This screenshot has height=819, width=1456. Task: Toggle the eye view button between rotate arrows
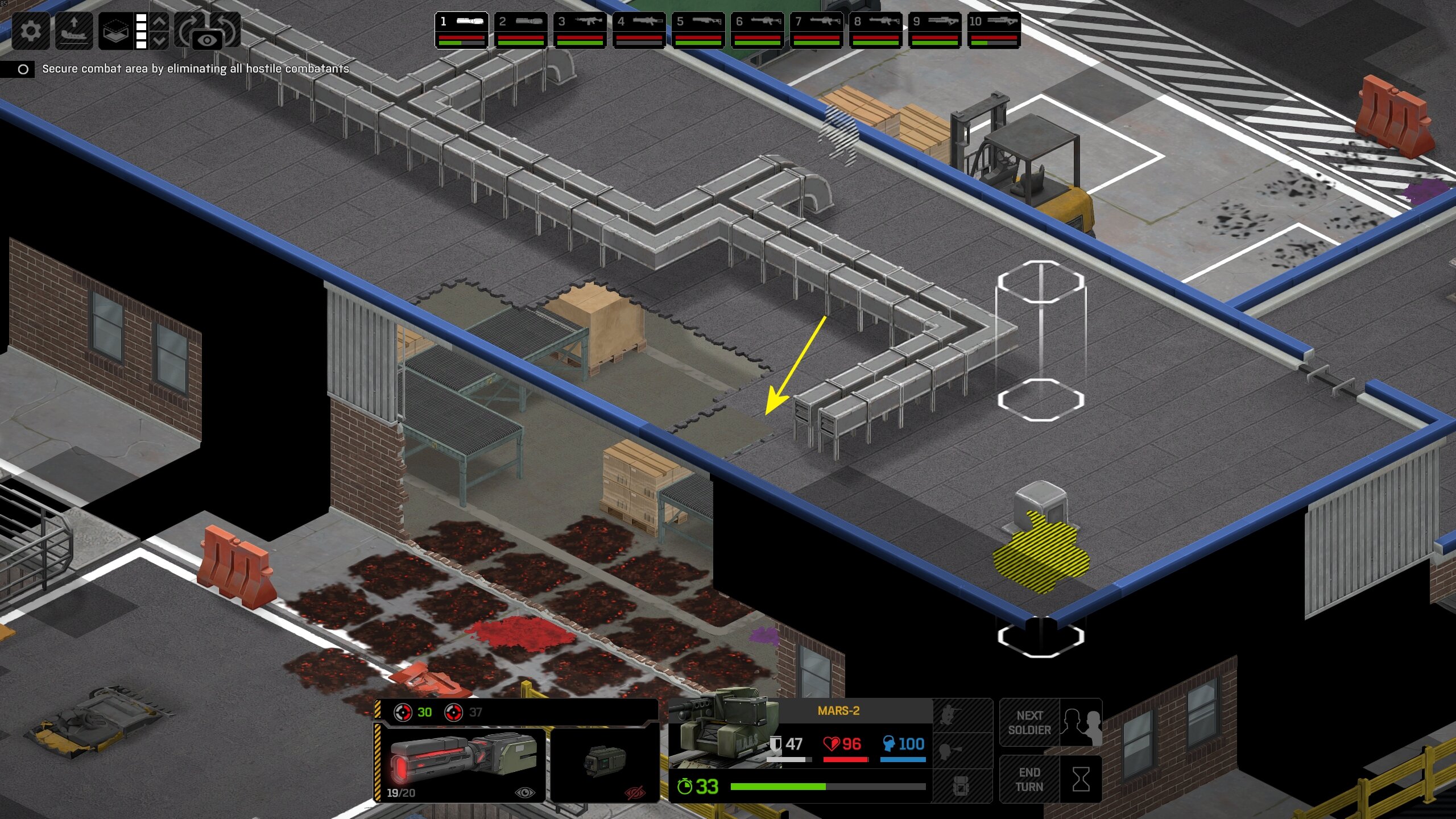pos(208,40)
